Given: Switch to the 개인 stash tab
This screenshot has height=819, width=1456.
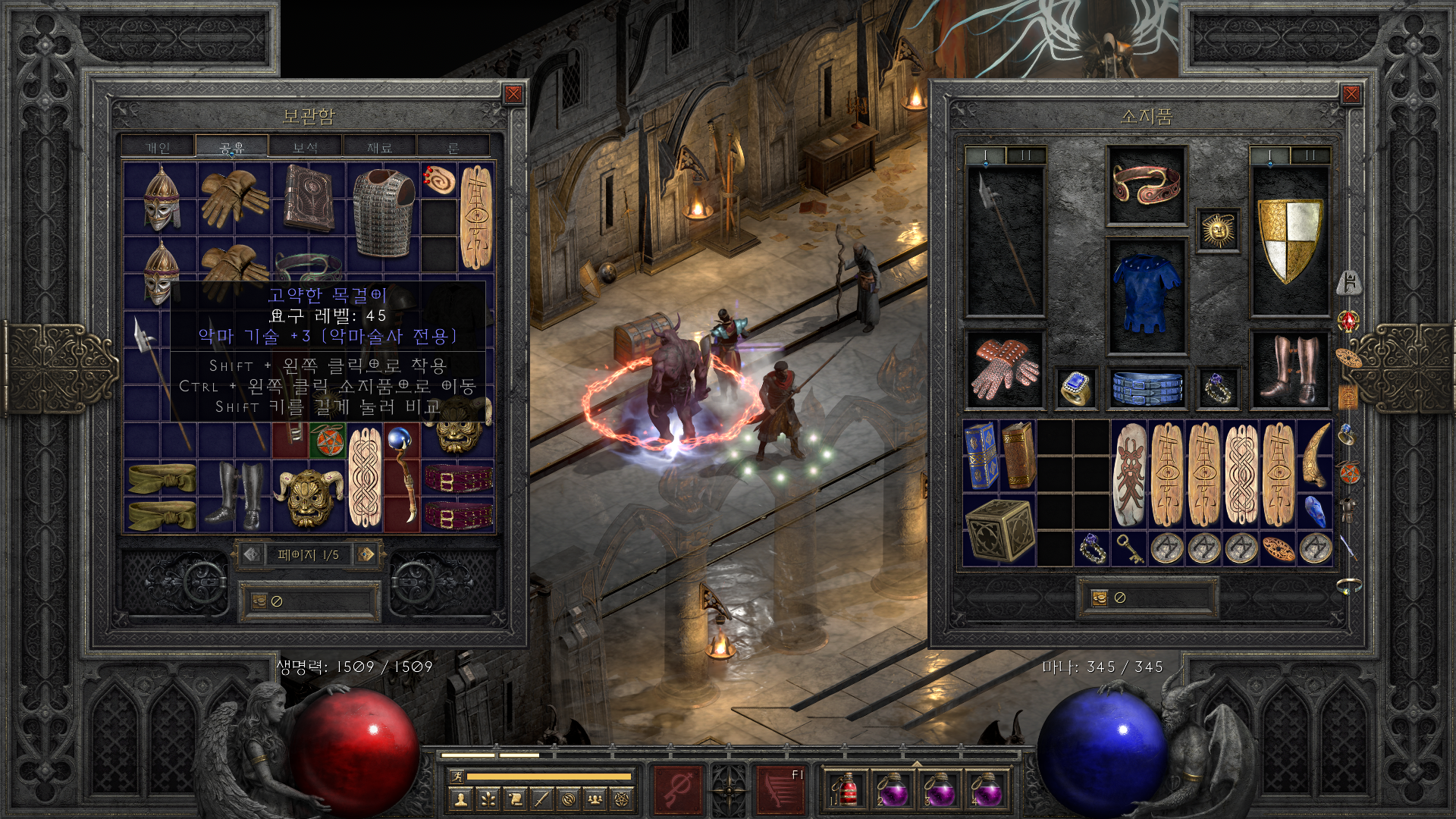Looking at the screenshot, I should 158,147.
